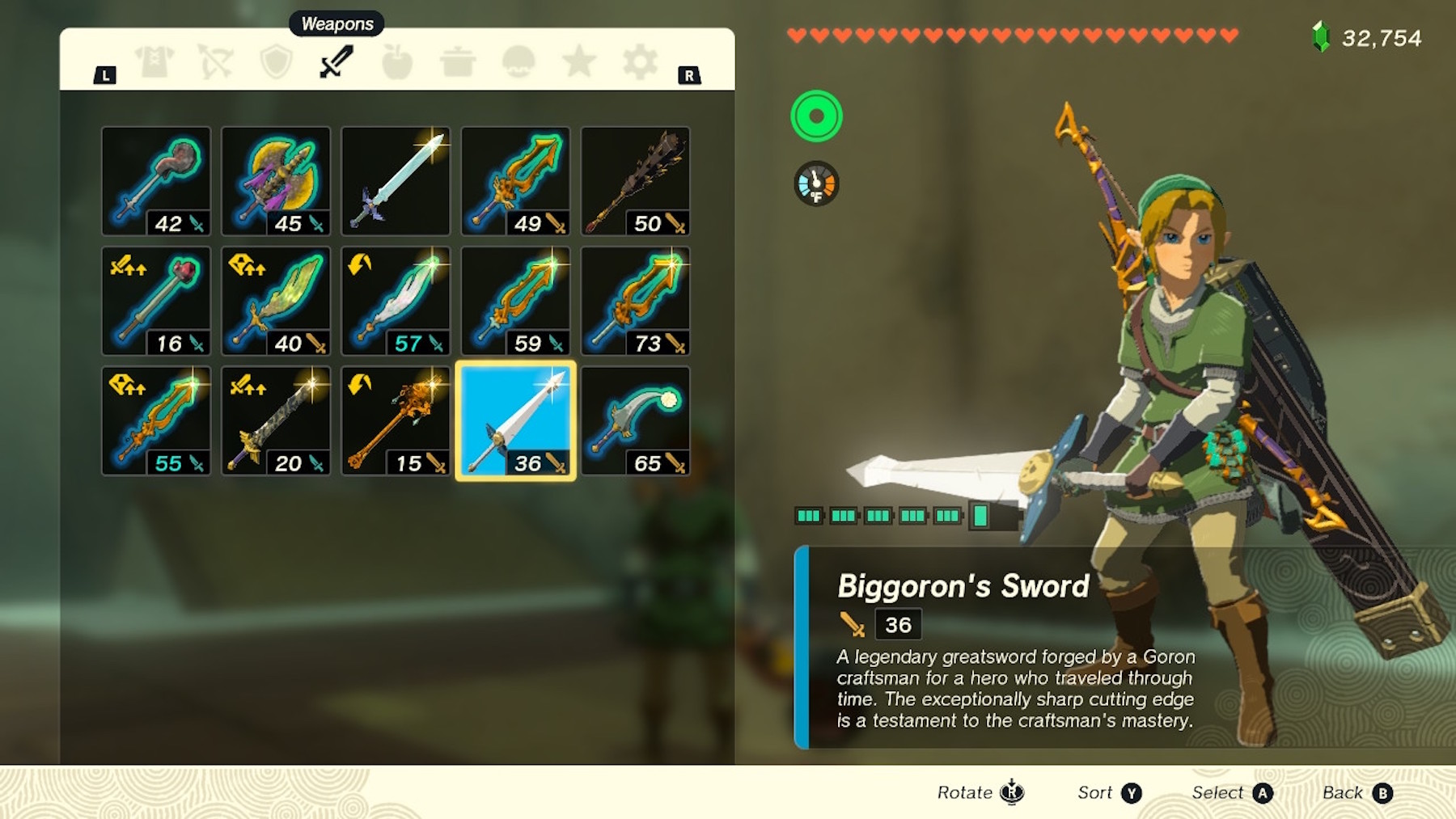Pick the curved scimitar with 65 attack

pos(635,420)
